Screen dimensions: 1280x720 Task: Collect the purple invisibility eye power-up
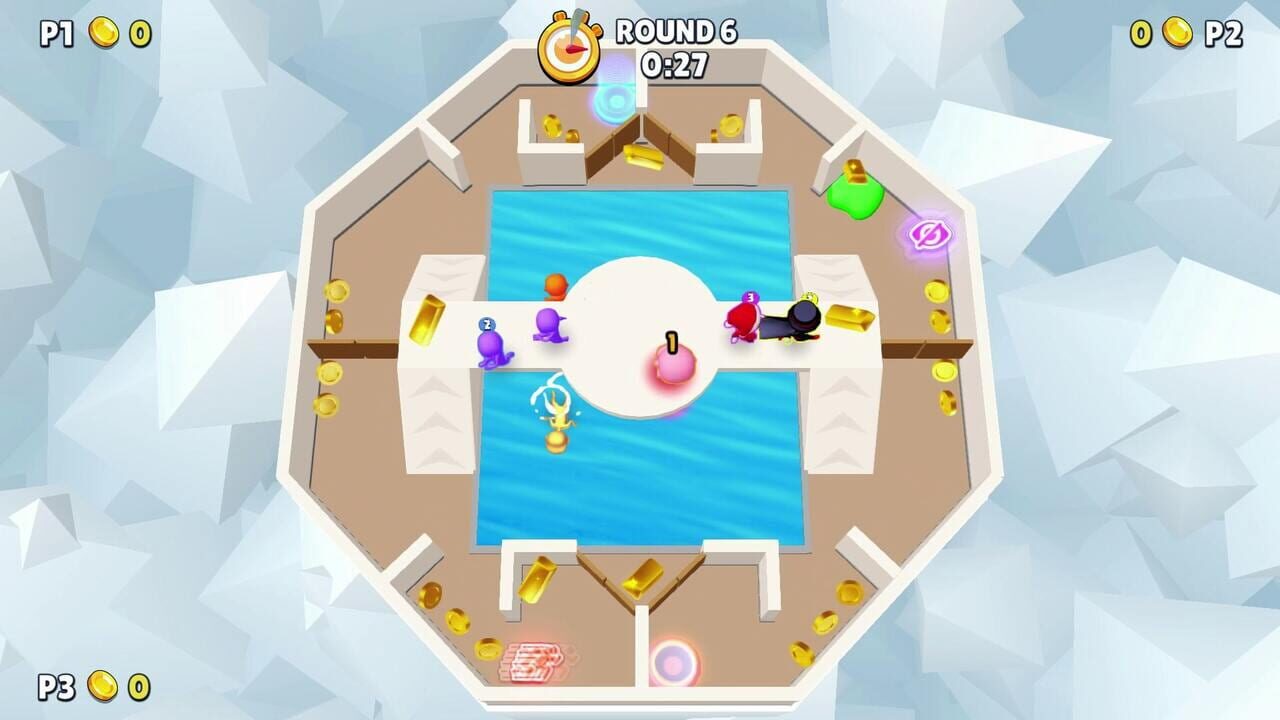pyautogui.click(x=930, y=233)
